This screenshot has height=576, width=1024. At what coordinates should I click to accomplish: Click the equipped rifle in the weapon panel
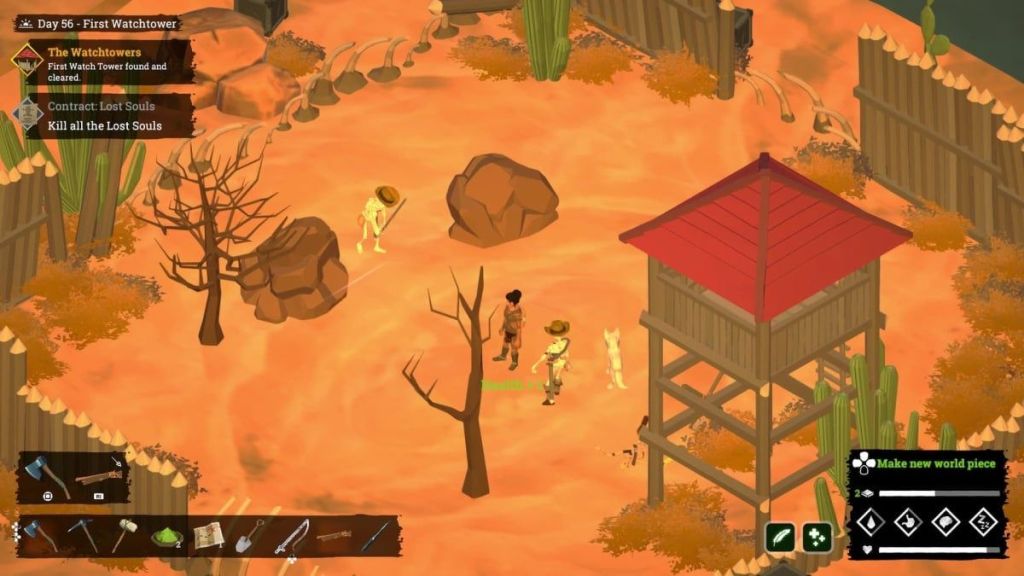[x=98, y=477]
